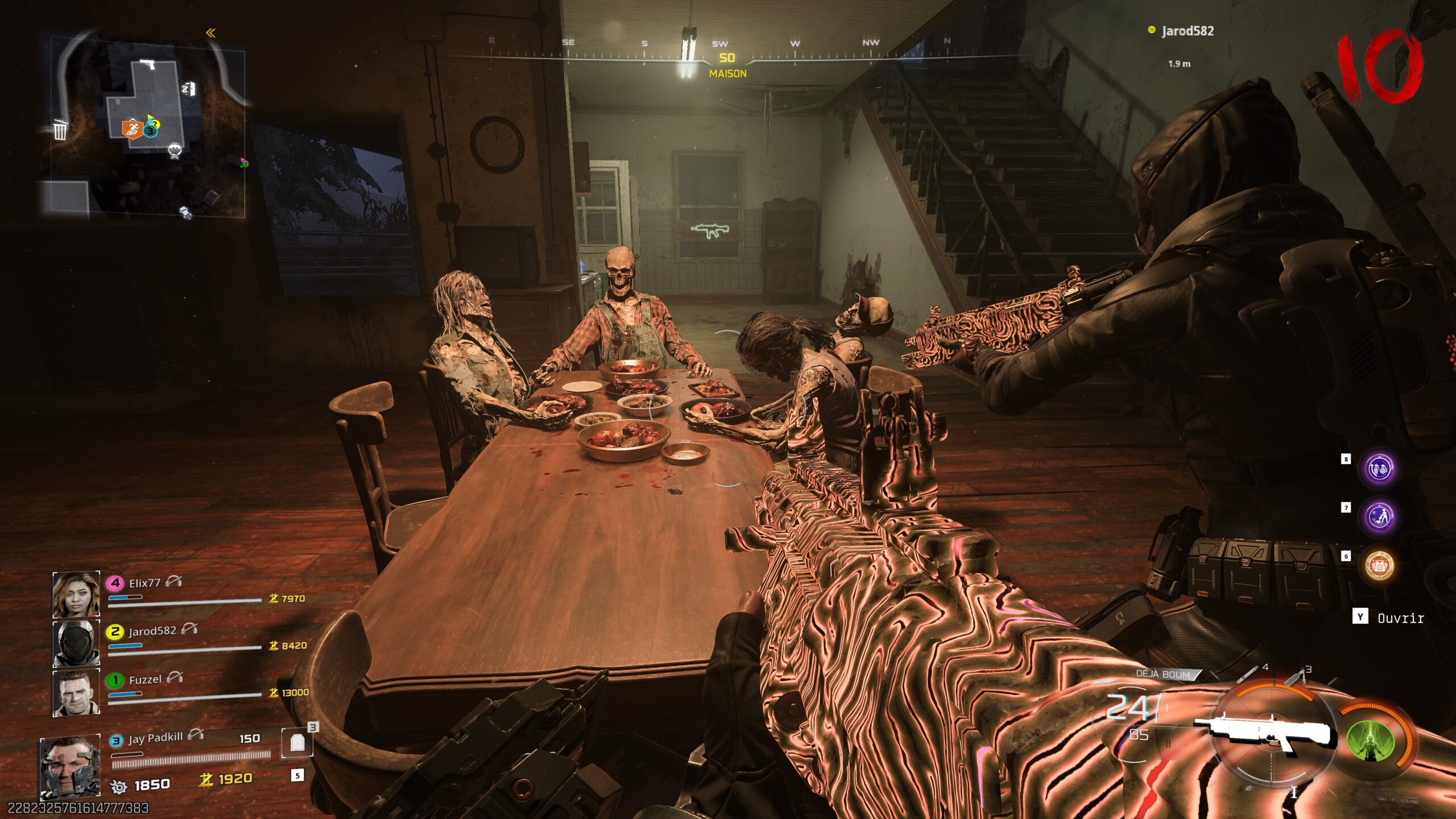This screenshot has height=819, width=1456.
Task: Click the Jarod582 teammate nameplate
Action: 1186,31
